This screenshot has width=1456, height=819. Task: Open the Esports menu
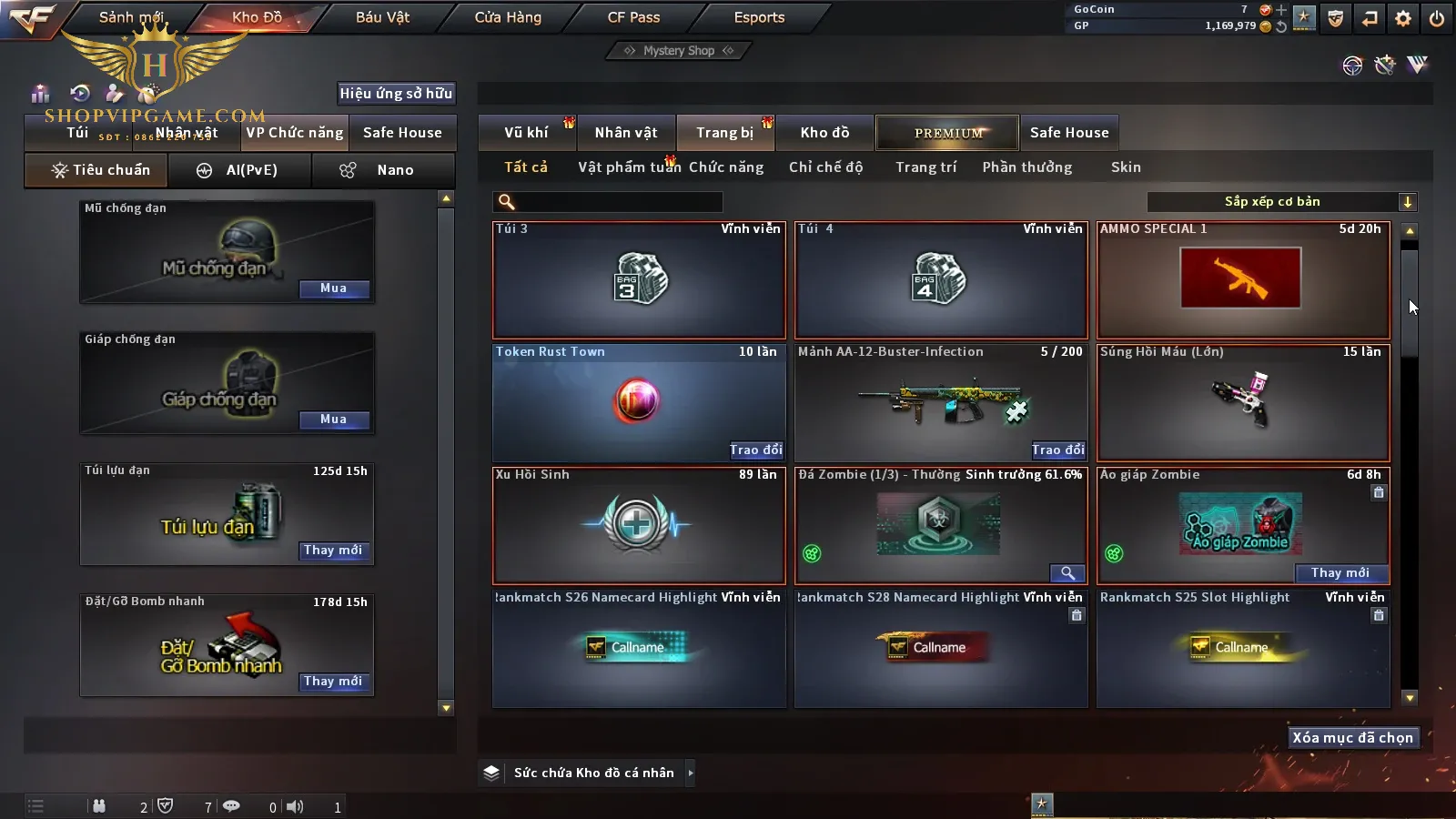pos(759,17)
